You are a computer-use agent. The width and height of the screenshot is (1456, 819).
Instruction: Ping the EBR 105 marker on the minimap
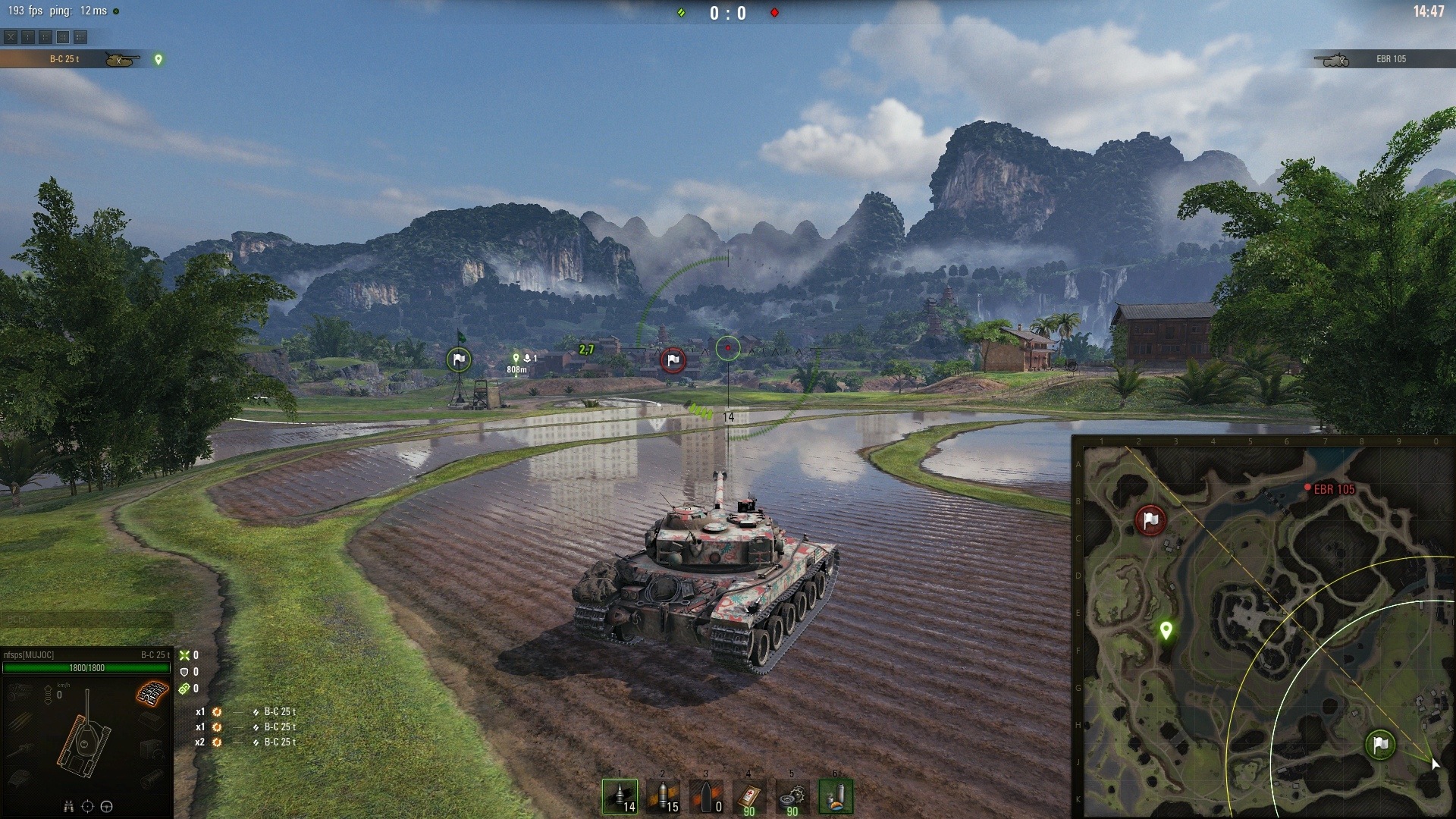point(1307,488)
